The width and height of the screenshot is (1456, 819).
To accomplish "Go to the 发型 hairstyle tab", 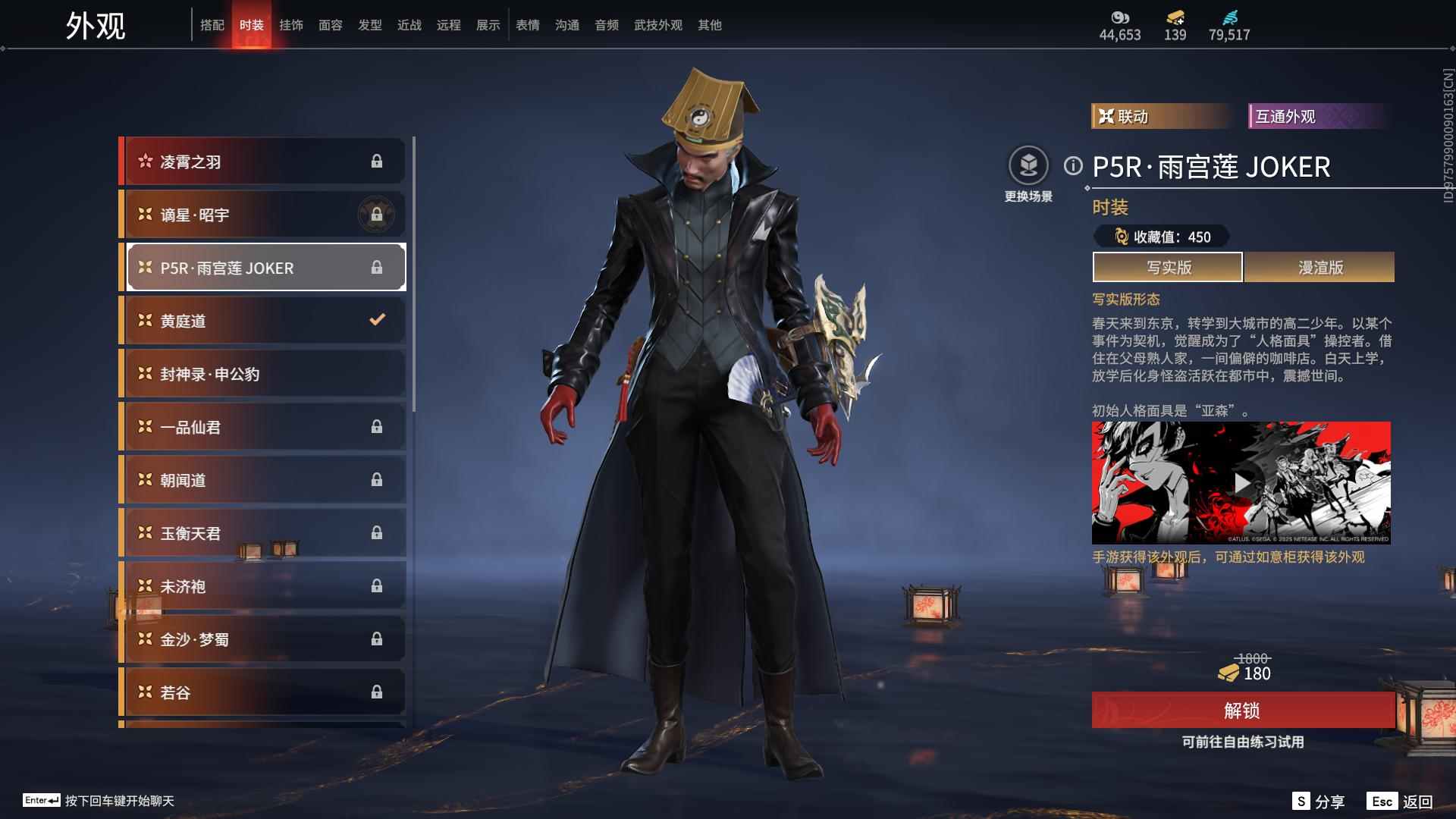I will 370,25.
